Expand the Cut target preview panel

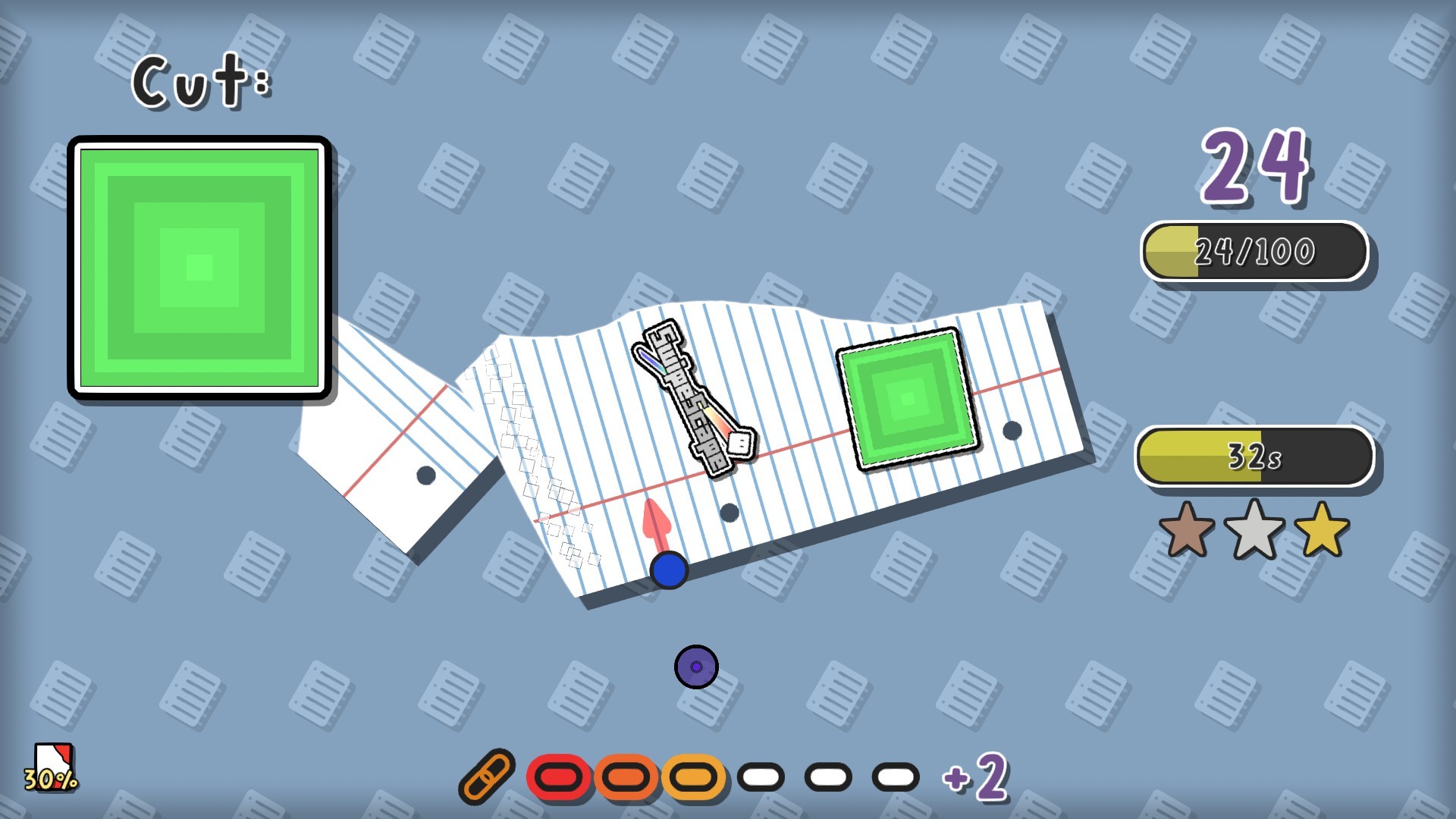200,265
